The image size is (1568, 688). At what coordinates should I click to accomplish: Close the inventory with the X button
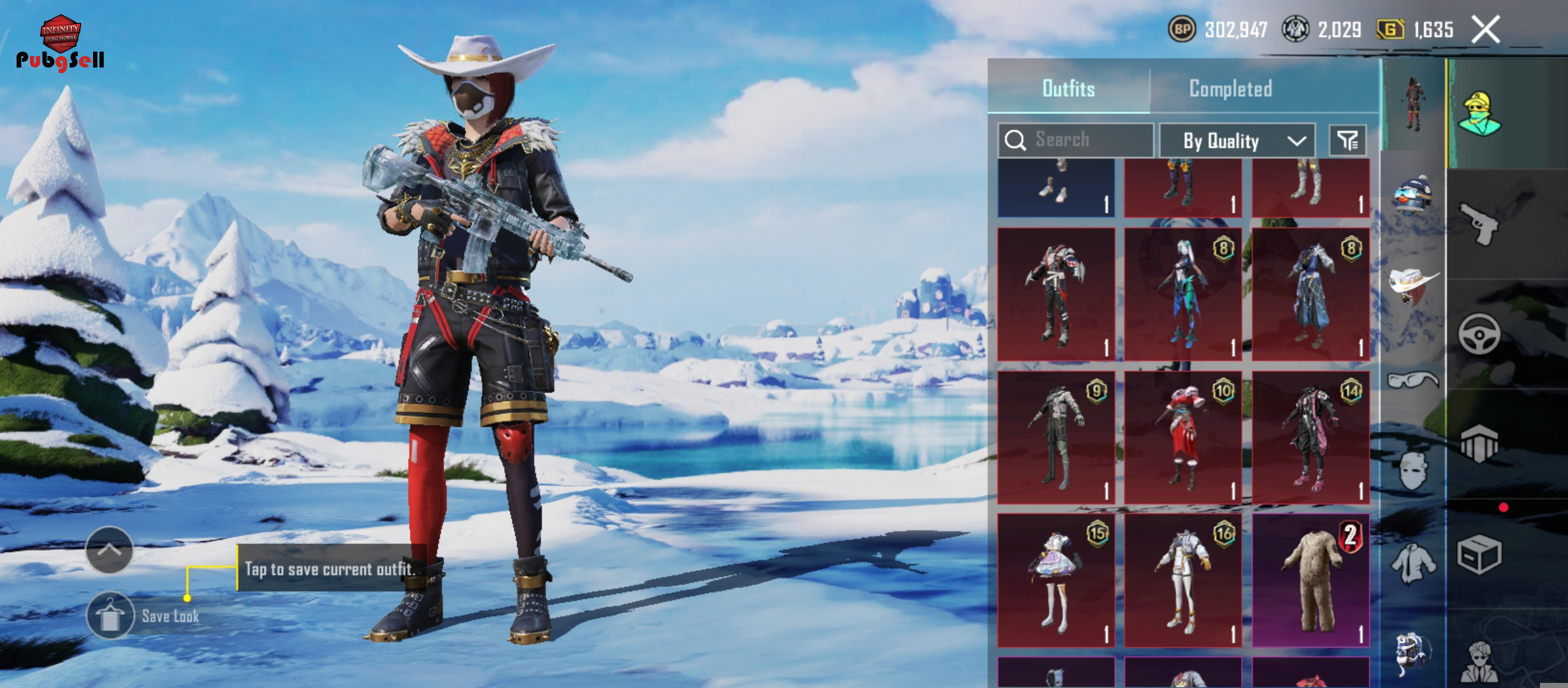[x=1485, y=30]
